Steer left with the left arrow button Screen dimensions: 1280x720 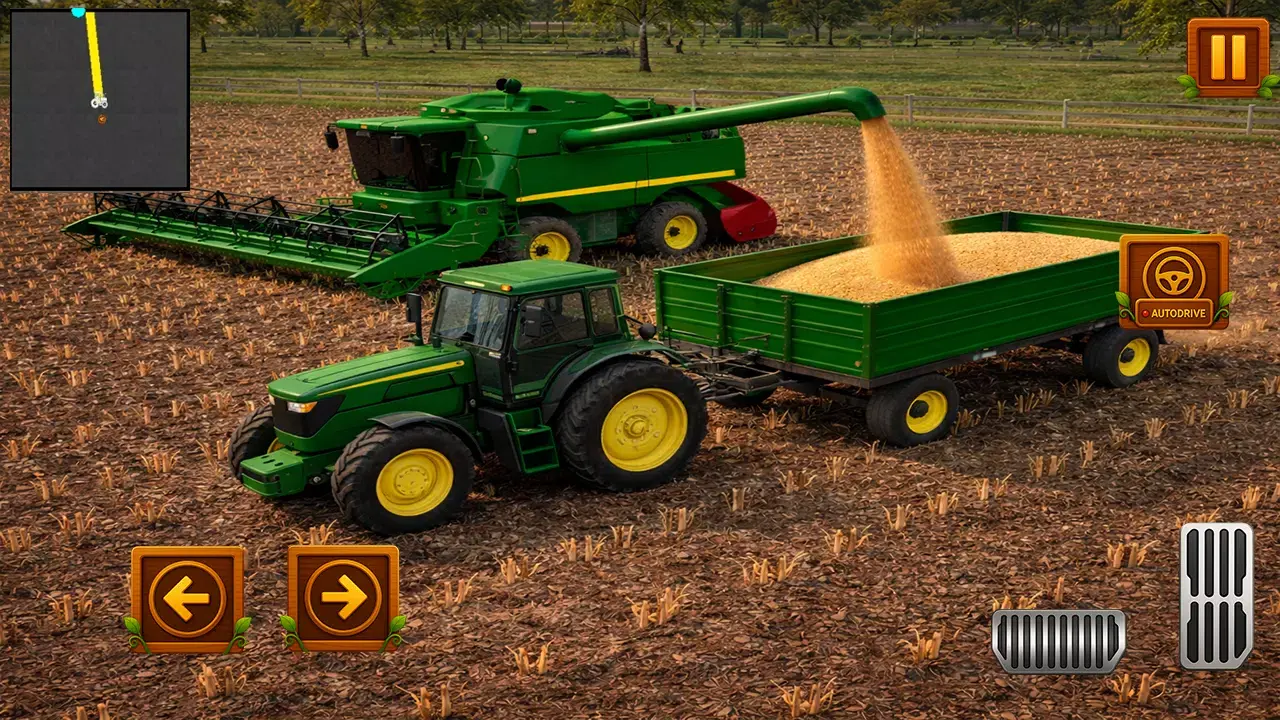click(187, 598)
